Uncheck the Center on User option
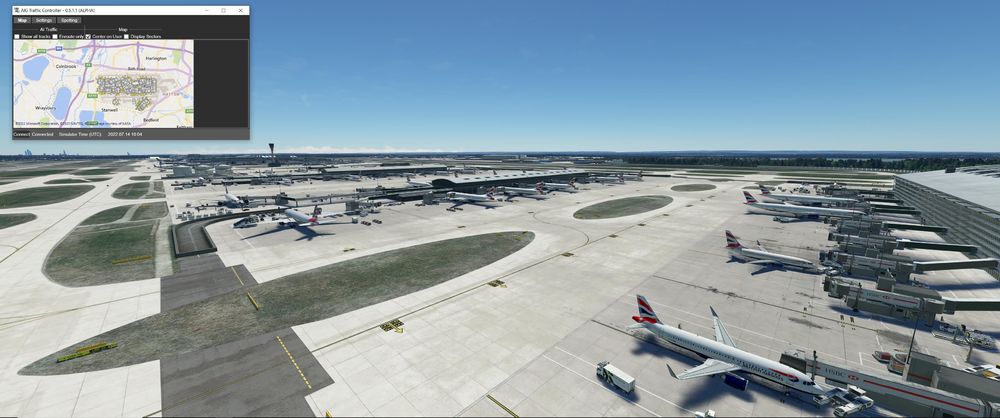Image resolution: width=1000 pixels, height=418 pixels. (88, 36)
